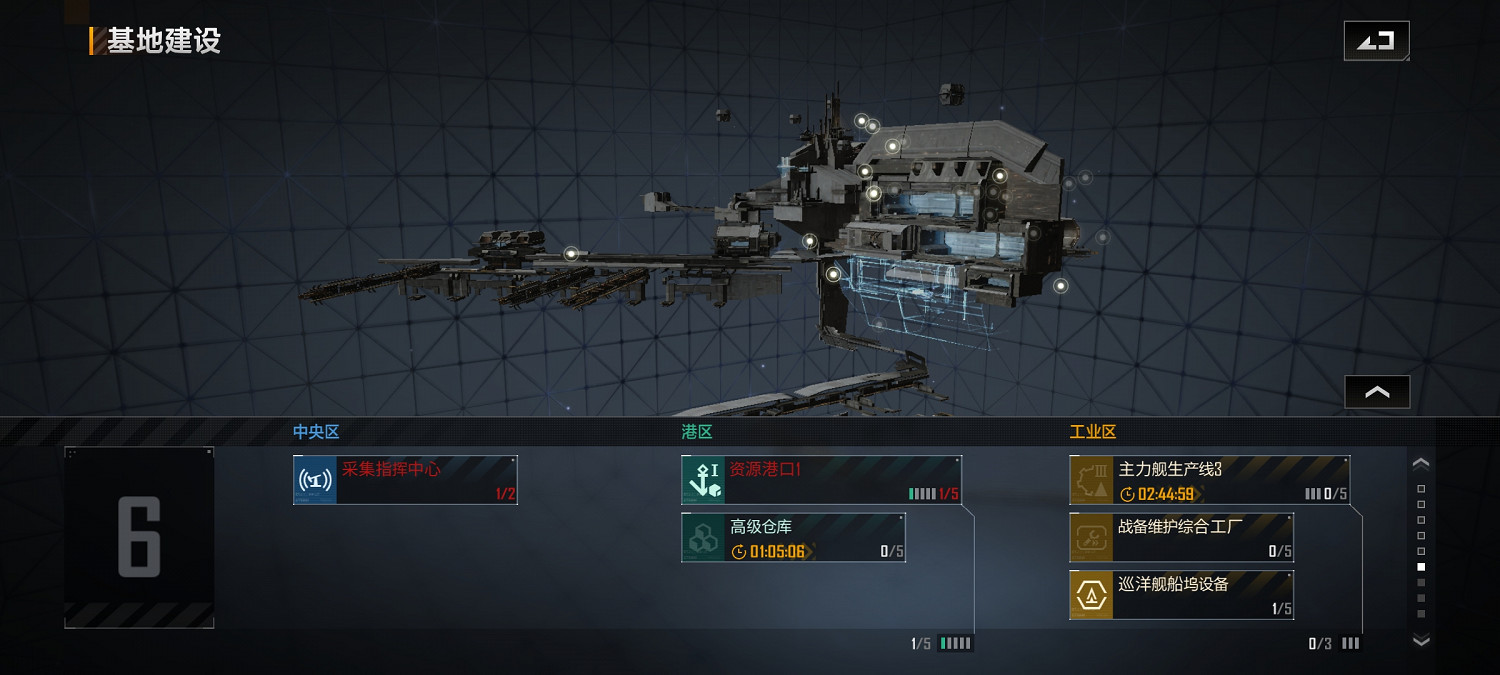Viewport: 1500px width, 675px height.
Task: Select 采集指挥中心 building entry
Action: coord(405,480)
